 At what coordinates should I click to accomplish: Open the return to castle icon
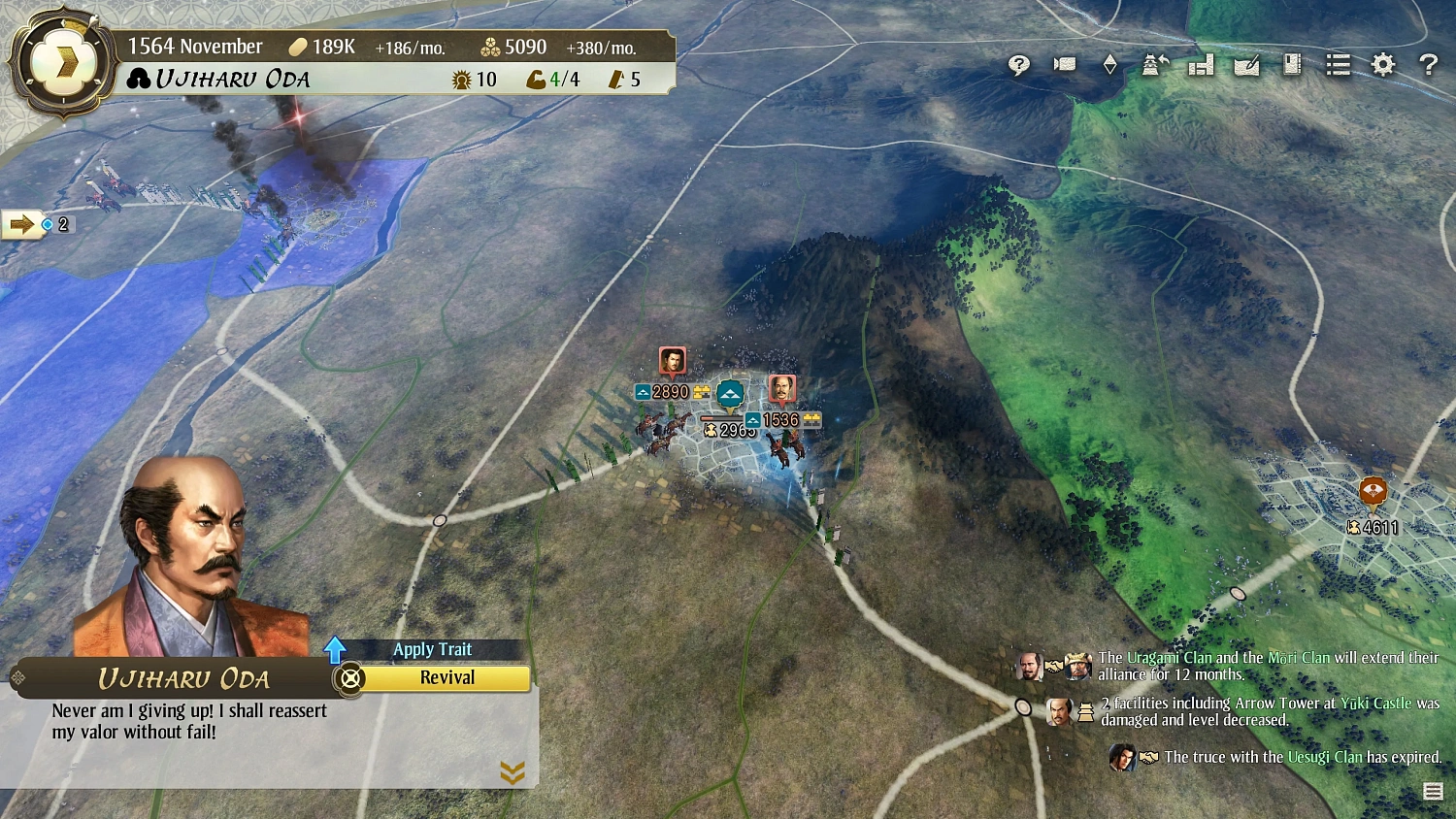1154,64
